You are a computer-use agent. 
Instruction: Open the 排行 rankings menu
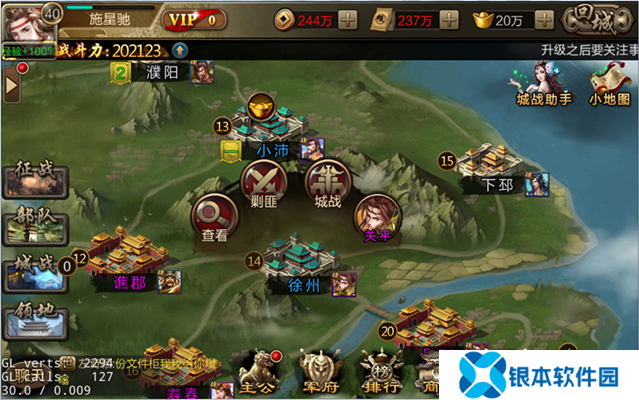[377, 372]
